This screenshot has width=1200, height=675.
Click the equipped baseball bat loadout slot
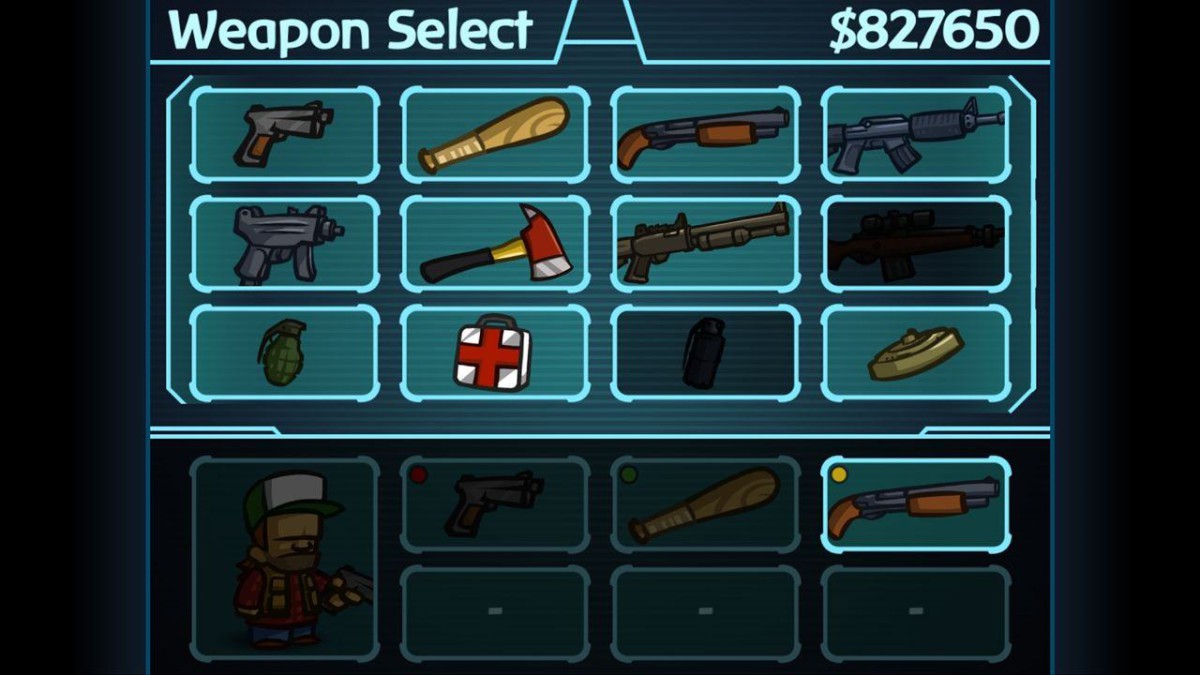pos(704,504)
